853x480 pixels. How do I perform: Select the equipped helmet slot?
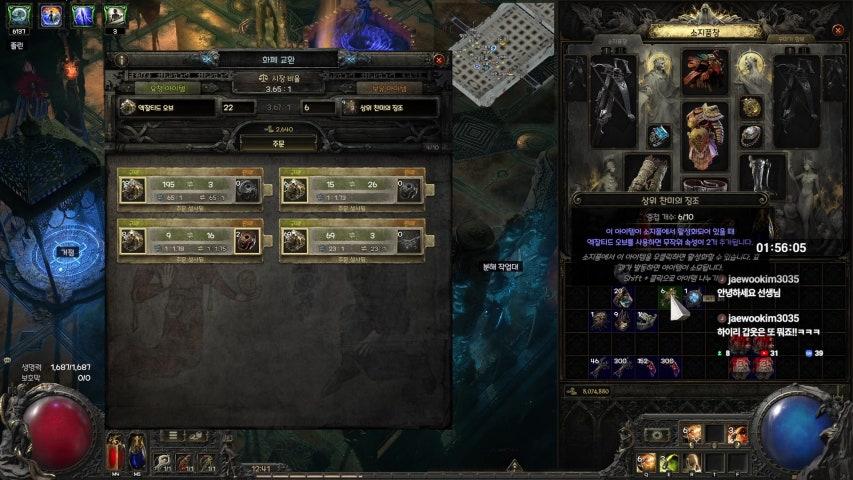pos(705,71)
